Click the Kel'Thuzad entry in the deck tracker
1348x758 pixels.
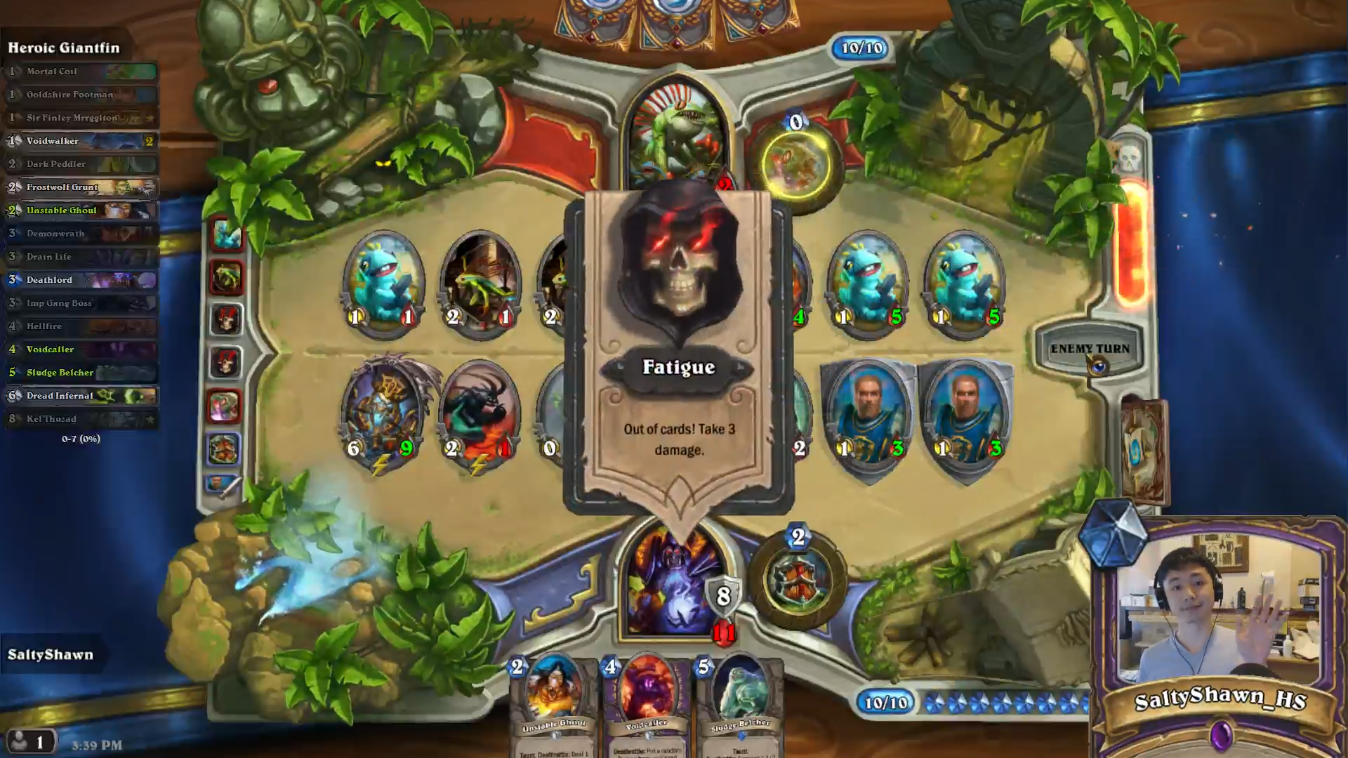(80, 418)
